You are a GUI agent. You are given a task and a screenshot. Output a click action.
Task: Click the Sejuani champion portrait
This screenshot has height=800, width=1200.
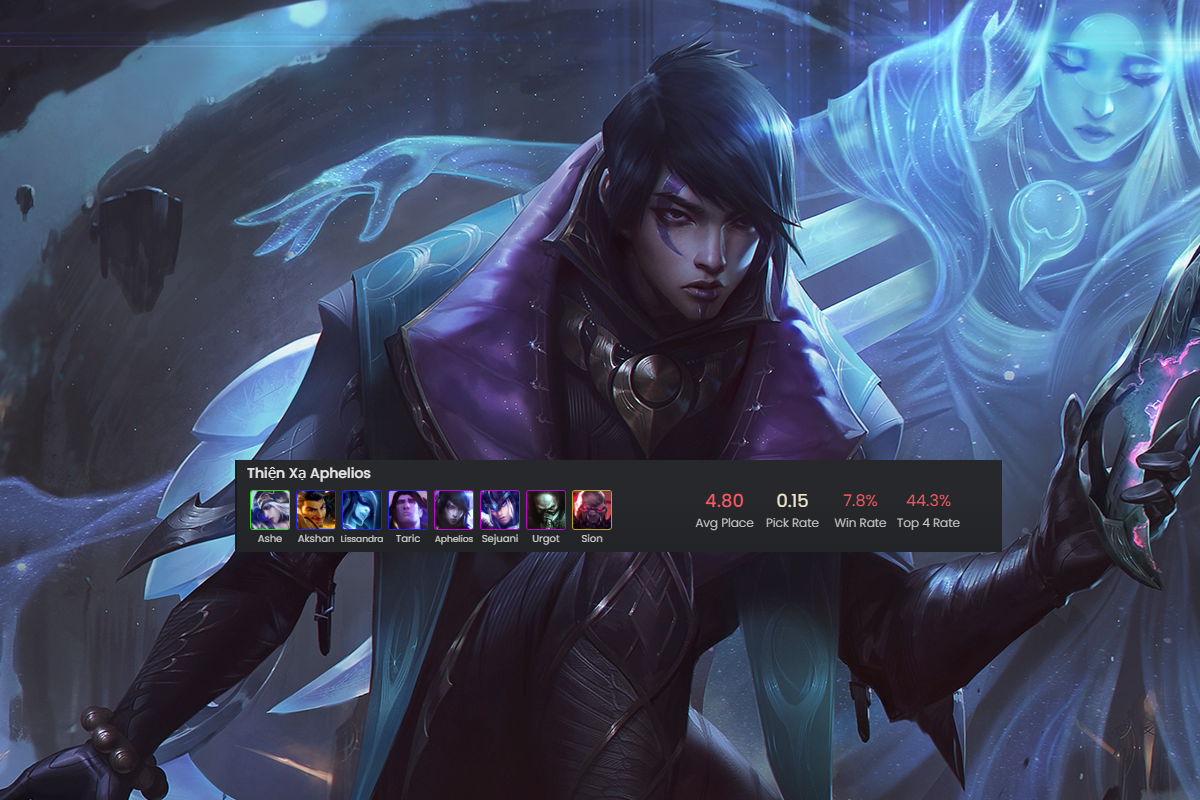click(500, 510)
